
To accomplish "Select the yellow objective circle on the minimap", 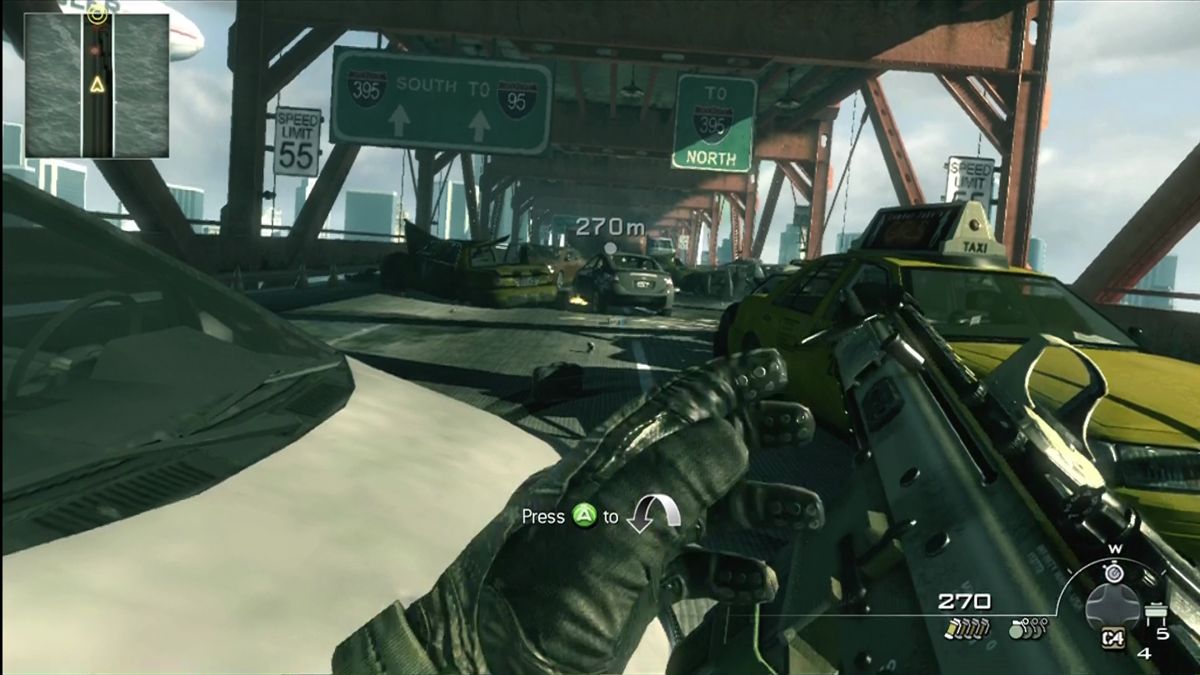I will click(x=97, y=13).
